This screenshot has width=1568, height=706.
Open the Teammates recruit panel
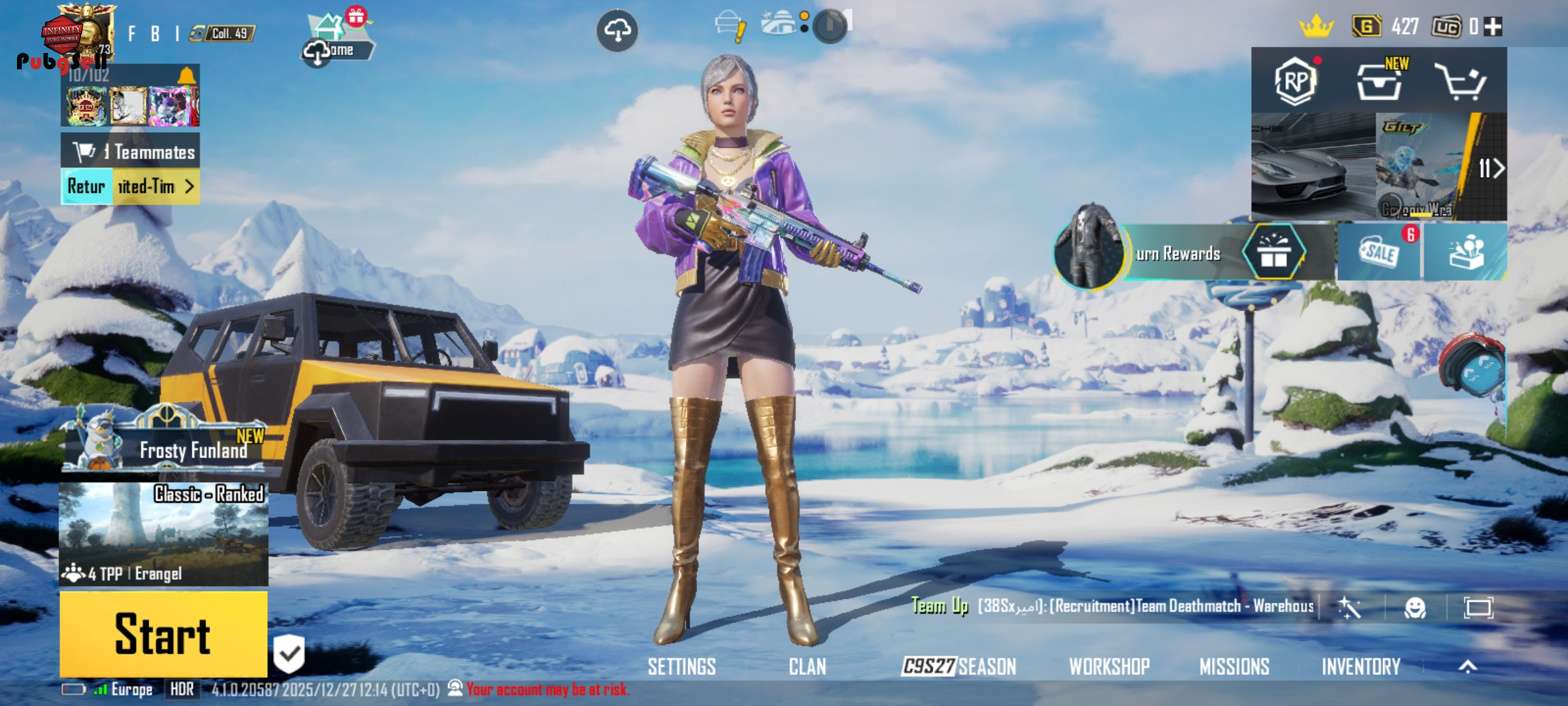(131, 152)
